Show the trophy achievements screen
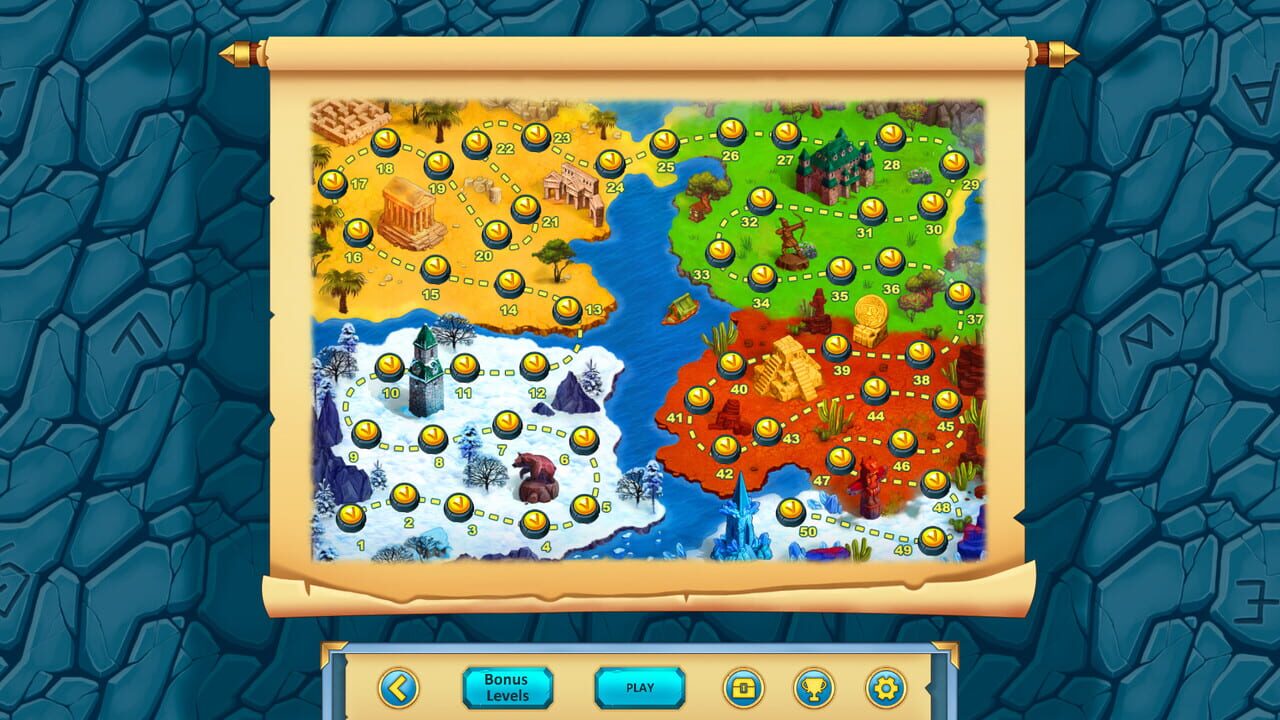 point(814,688)
